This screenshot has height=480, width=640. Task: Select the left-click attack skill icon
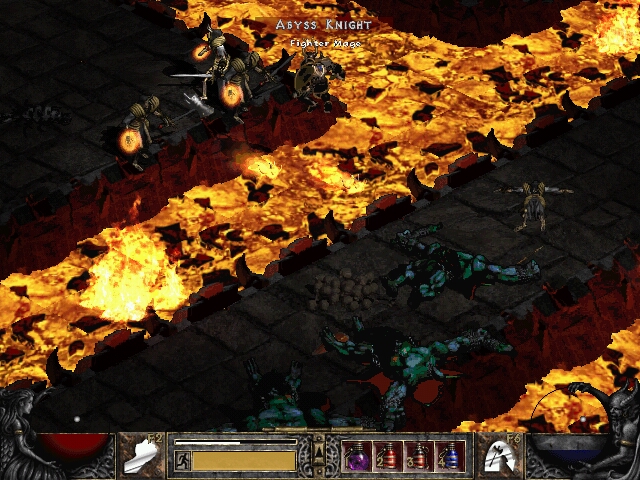(x=139, y=456)
